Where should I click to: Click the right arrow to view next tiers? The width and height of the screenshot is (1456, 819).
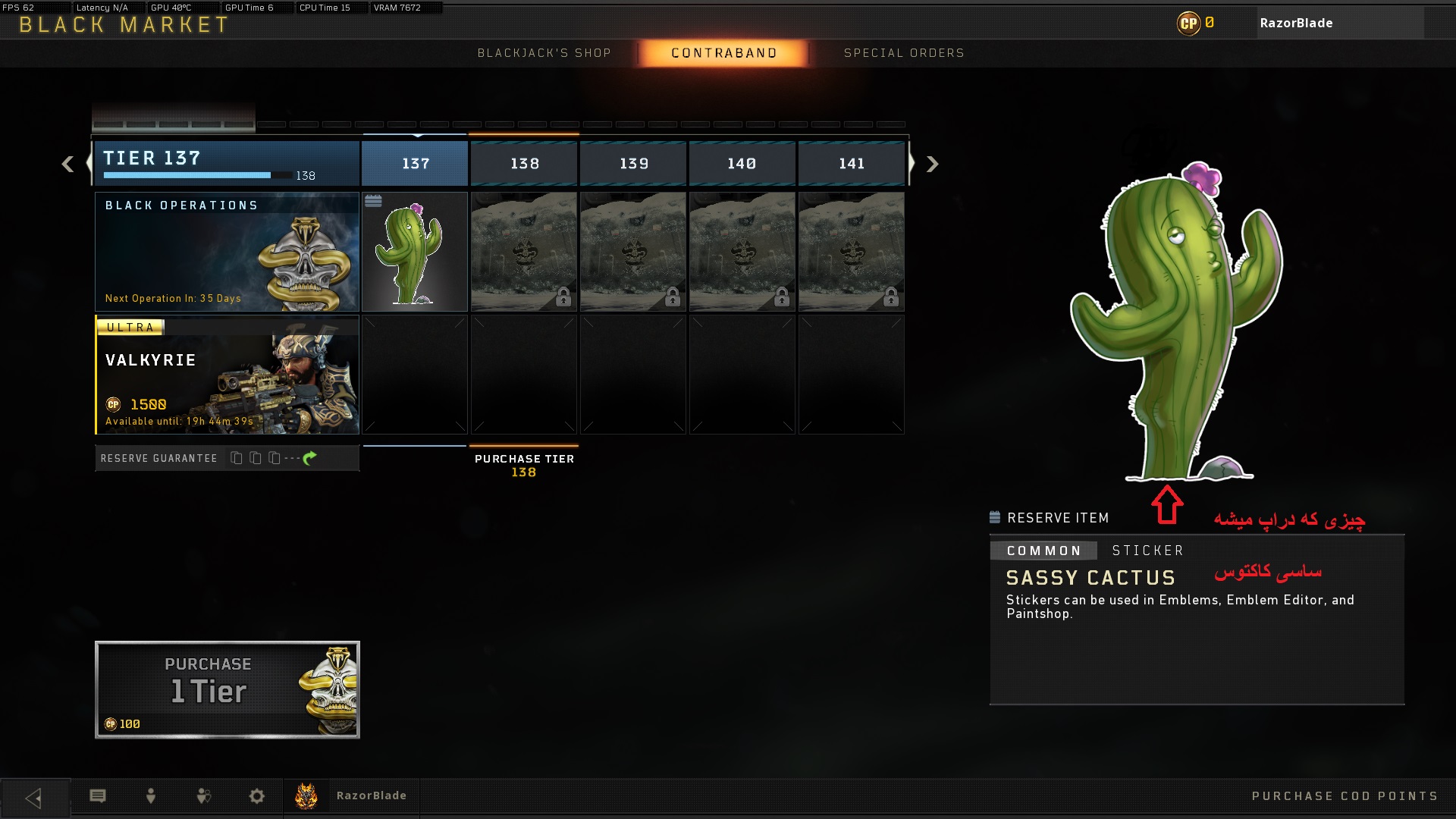click(931, 164)
